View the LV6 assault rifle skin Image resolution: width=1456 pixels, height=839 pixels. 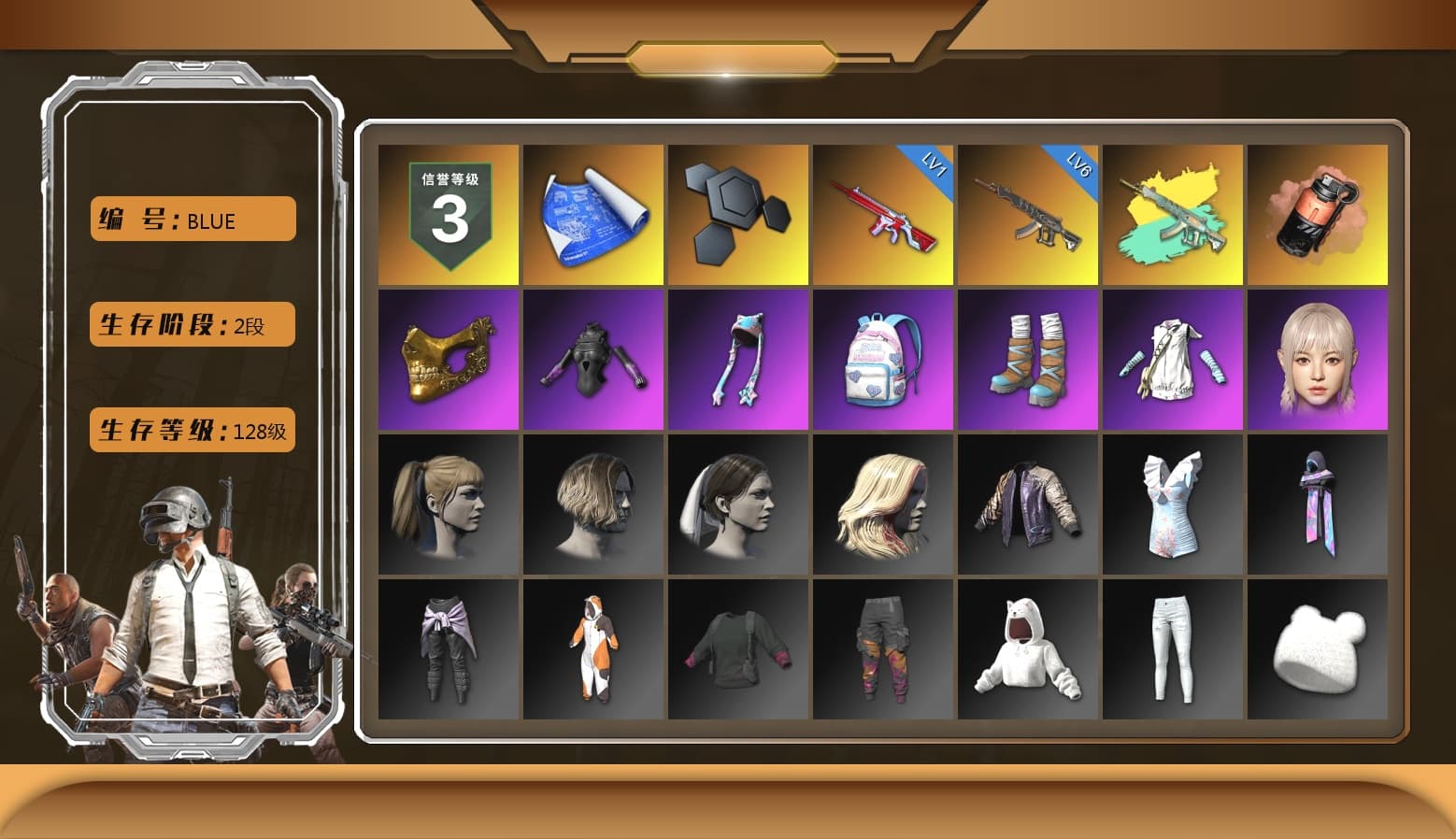(x=1028, y=215)
